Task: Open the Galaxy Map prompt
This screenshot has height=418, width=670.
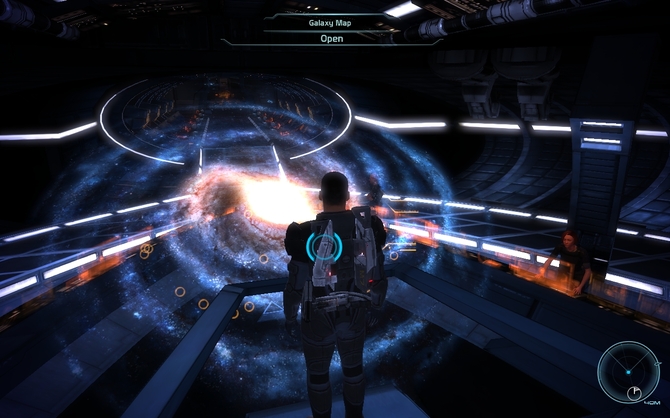Action: point(331,39)
